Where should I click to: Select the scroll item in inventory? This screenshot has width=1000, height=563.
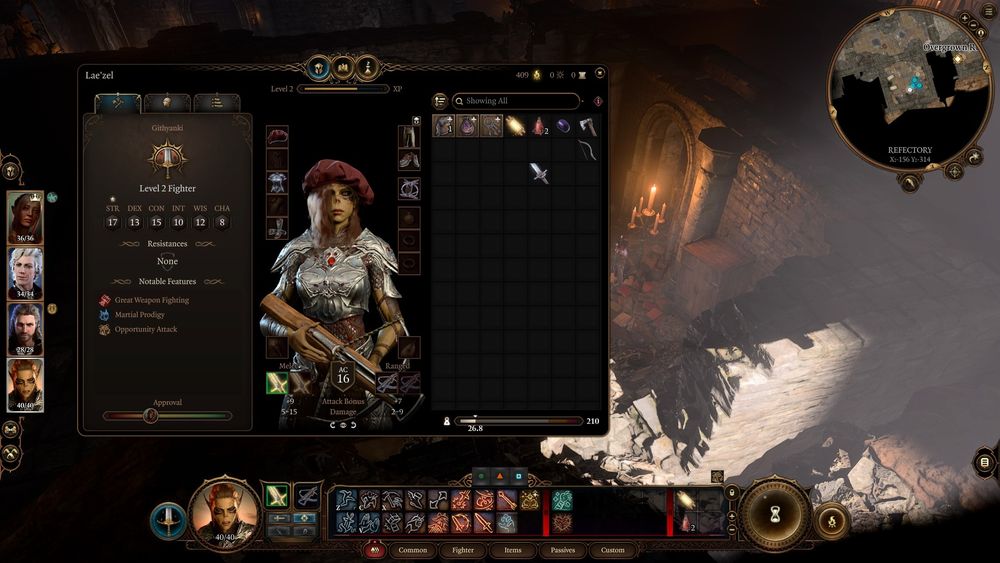516,126
